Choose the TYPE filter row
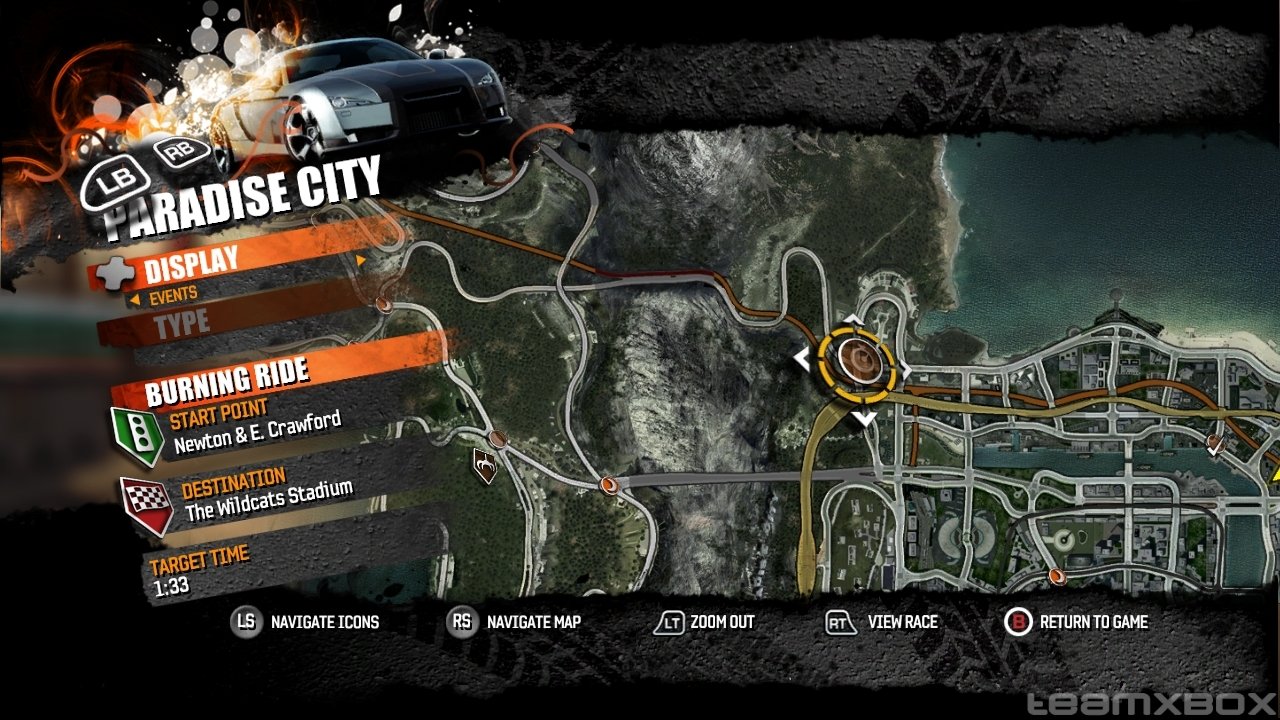The width and height of the screenshot is (1280, 720). click(x=182, y=322)
